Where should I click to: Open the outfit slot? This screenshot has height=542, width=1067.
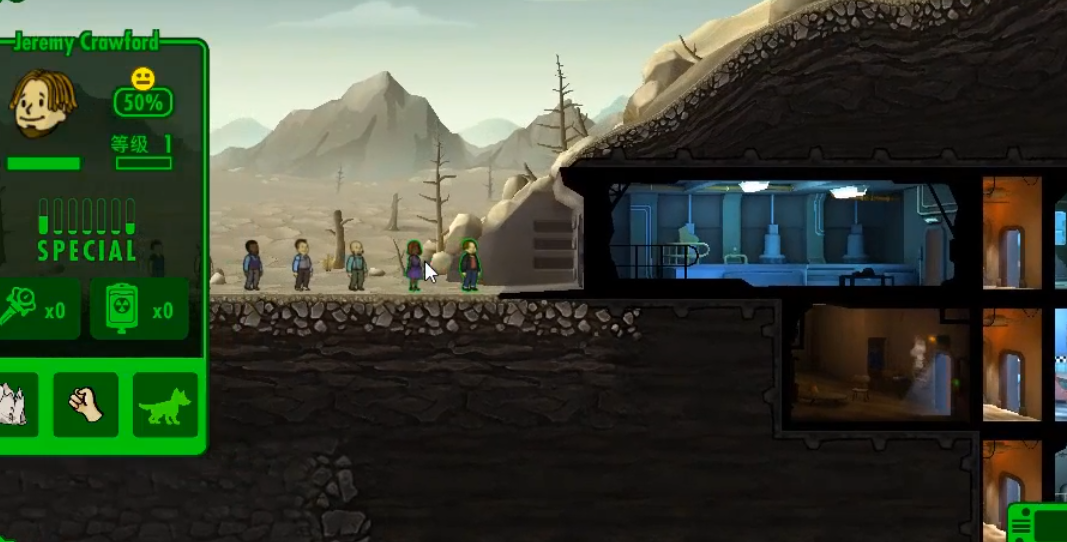pyautogui.click(x=15, y=404)
